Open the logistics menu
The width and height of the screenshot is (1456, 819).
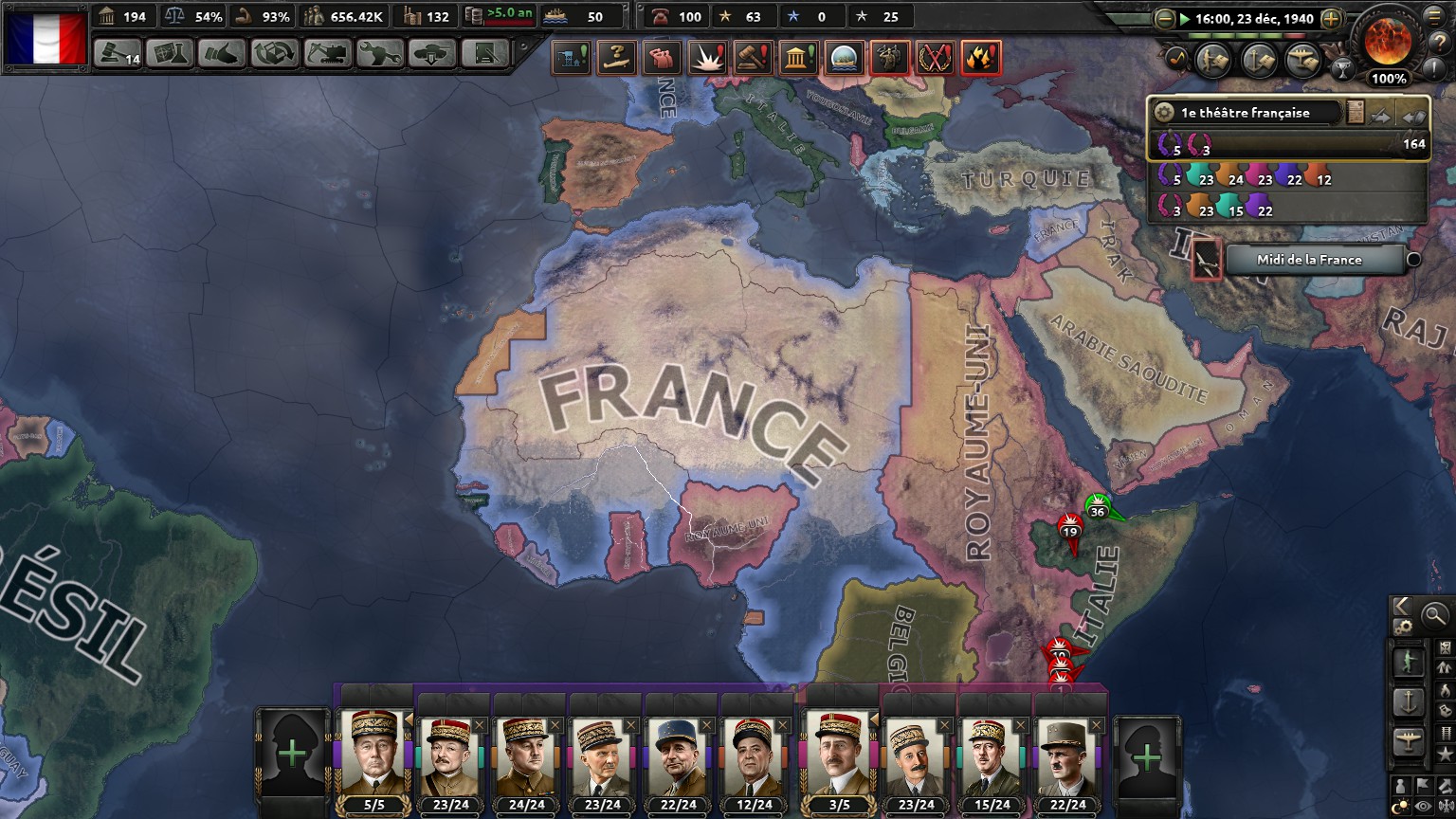pyautogui.click(x=484, y=53)
